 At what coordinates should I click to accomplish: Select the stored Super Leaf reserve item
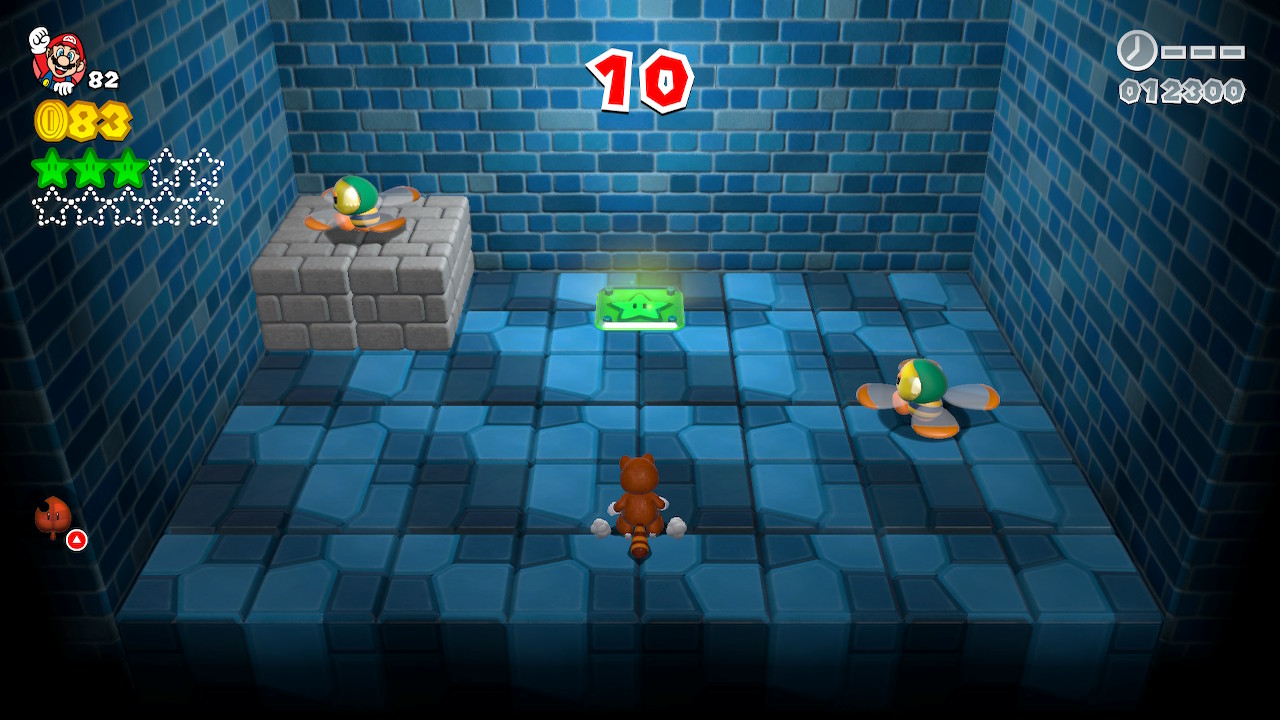[x=54, y=517]
